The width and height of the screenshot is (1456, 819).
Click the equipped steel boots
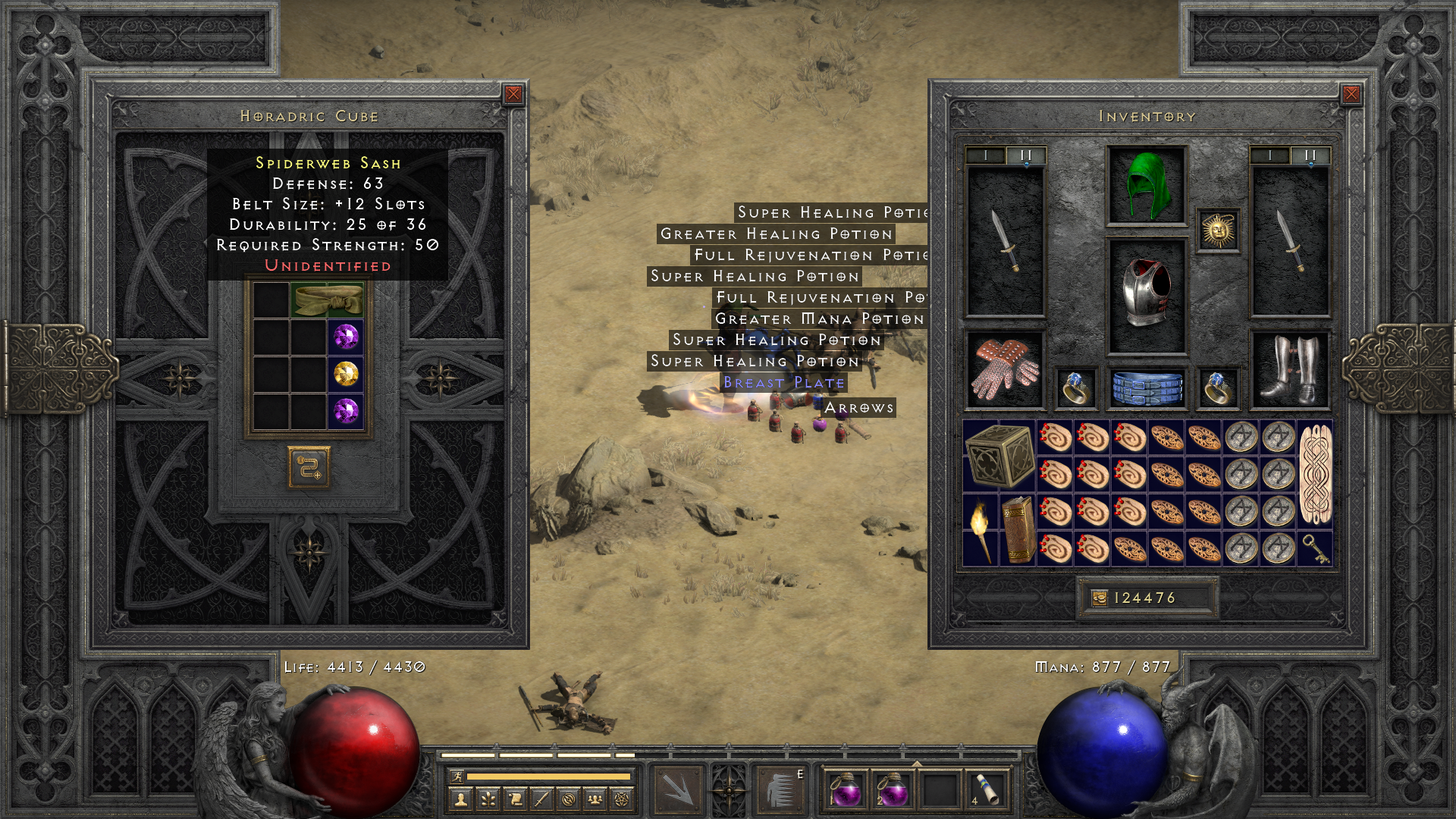click(x=1289, y=369)
